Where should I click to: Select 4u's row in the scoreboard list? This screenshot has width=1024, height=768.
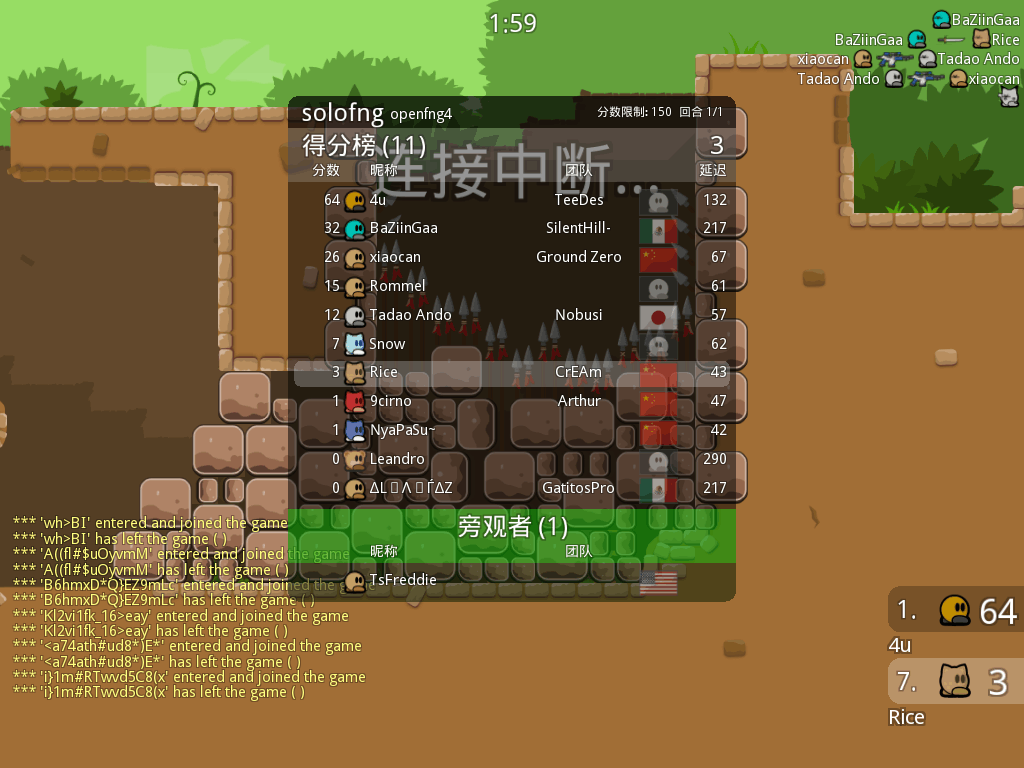click(511, 200)
